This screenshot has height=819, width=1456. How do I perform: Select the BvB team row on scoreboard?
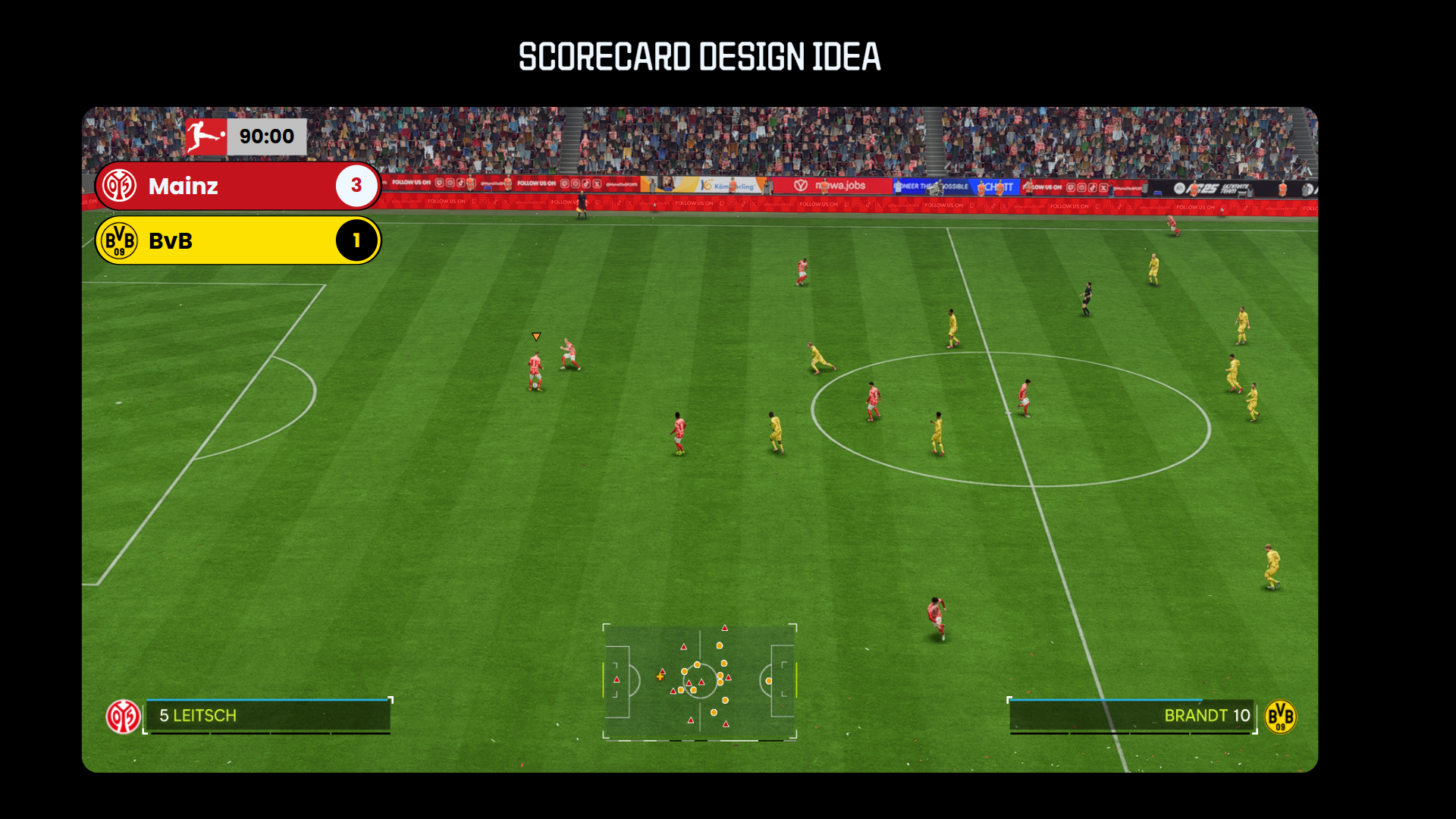click(x=237, y=241)
